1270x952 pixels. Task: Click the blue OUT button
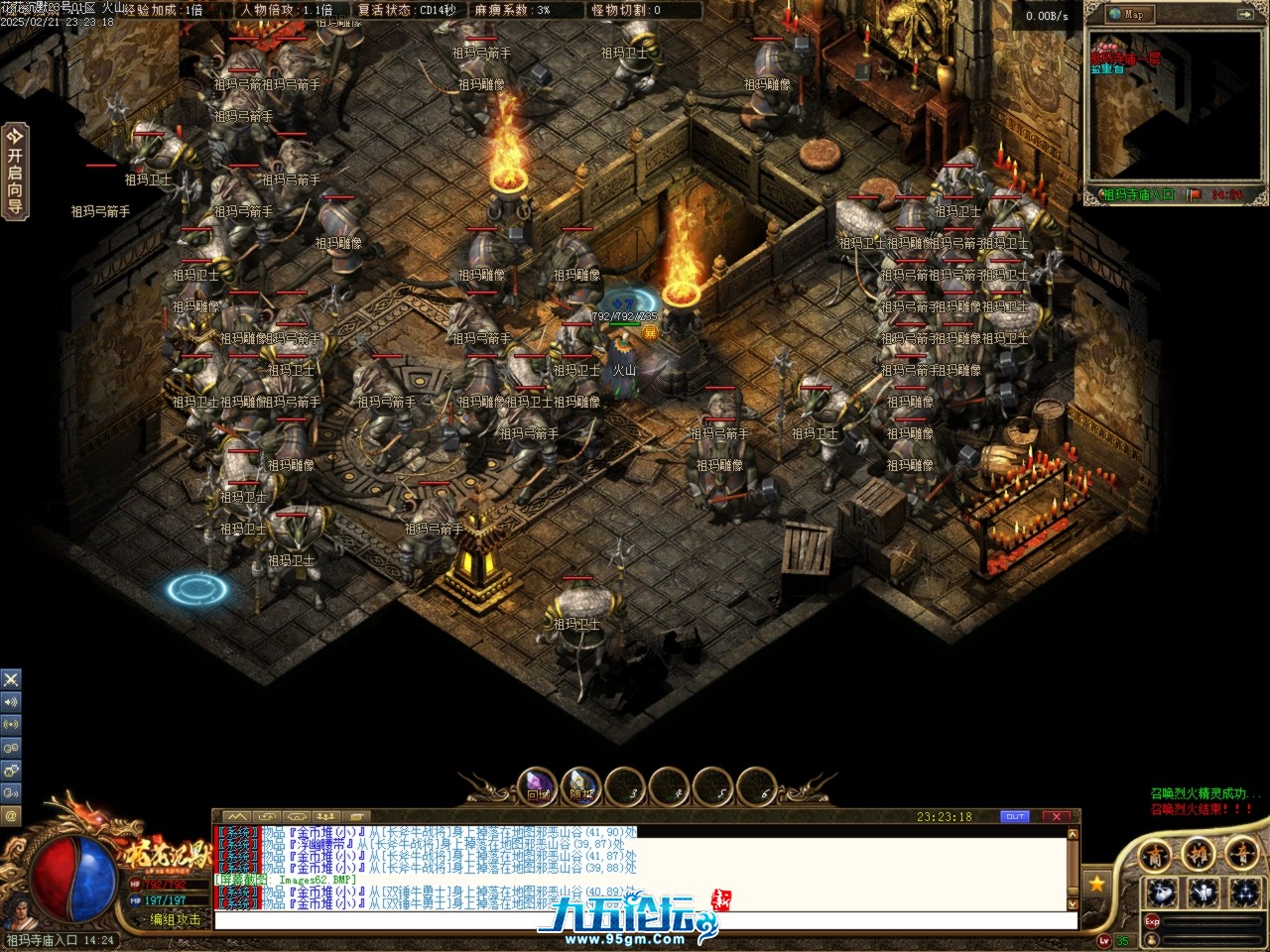tap(1014, 817)
